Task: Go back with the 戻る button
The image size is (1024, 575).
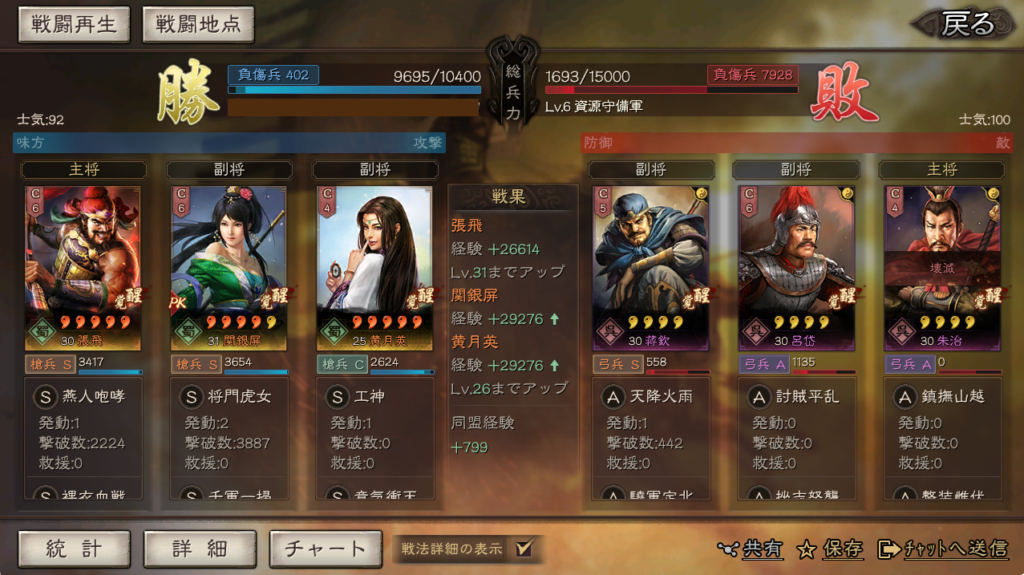Action: [967, 24]
